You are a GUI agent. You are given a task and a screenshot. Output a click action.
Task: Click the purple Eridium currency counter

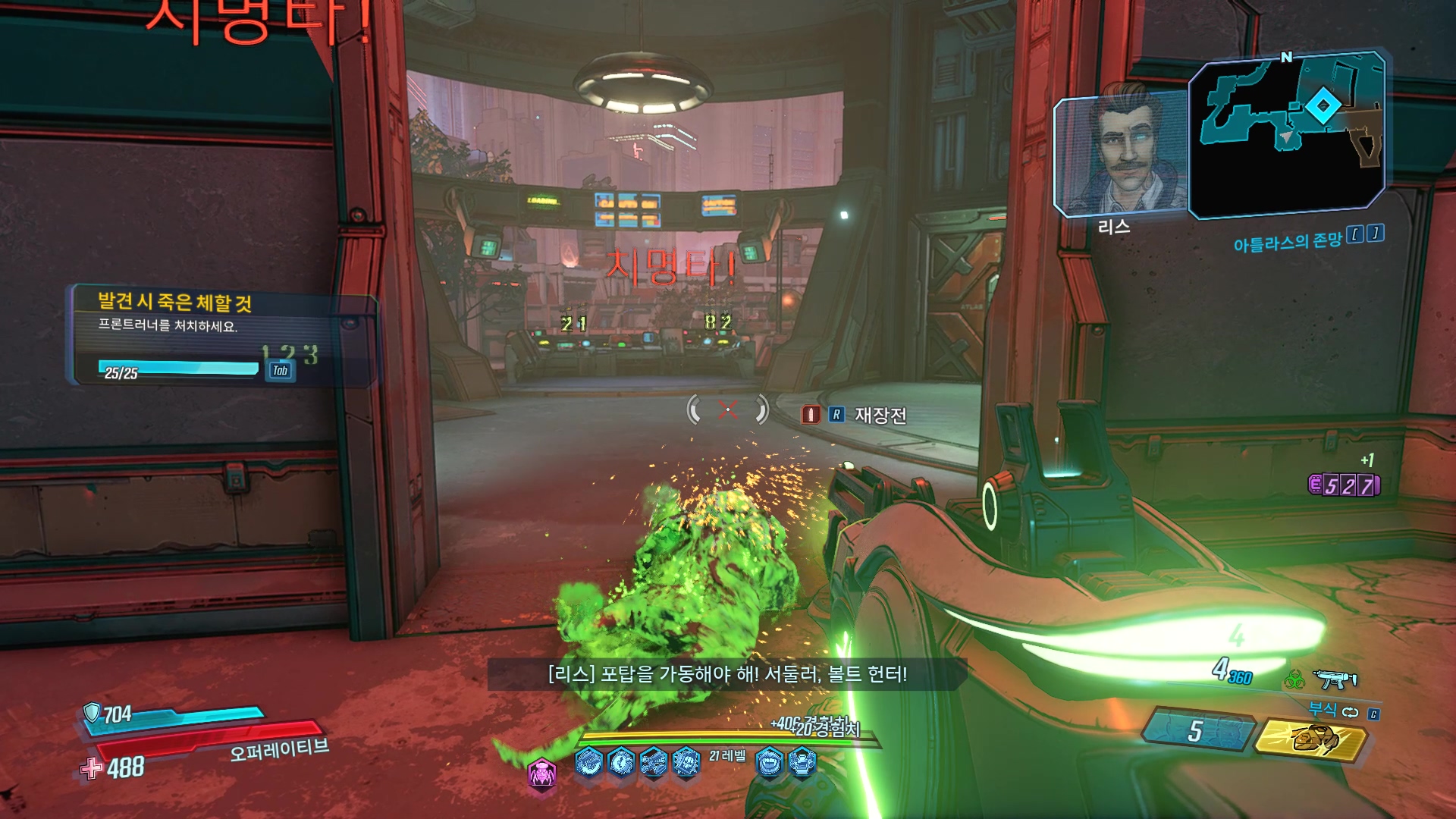point(1345,485)
